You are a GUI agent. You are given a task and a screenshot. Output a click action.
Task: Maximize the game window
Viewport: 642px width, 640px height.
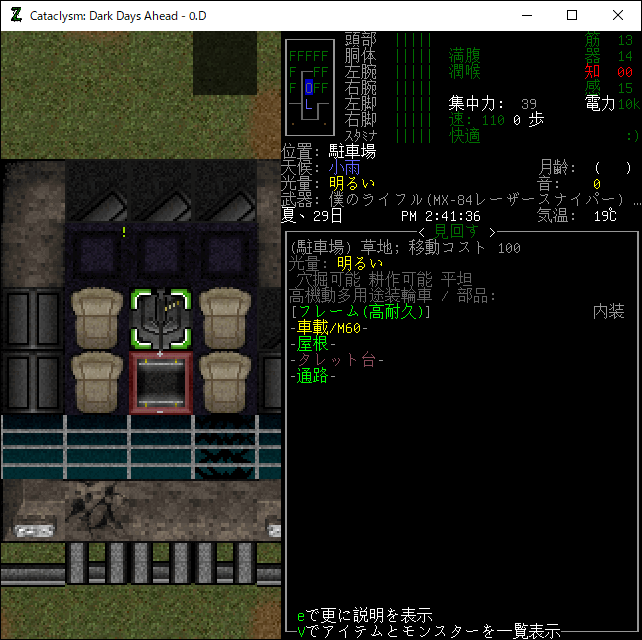[x=572, y=15]
